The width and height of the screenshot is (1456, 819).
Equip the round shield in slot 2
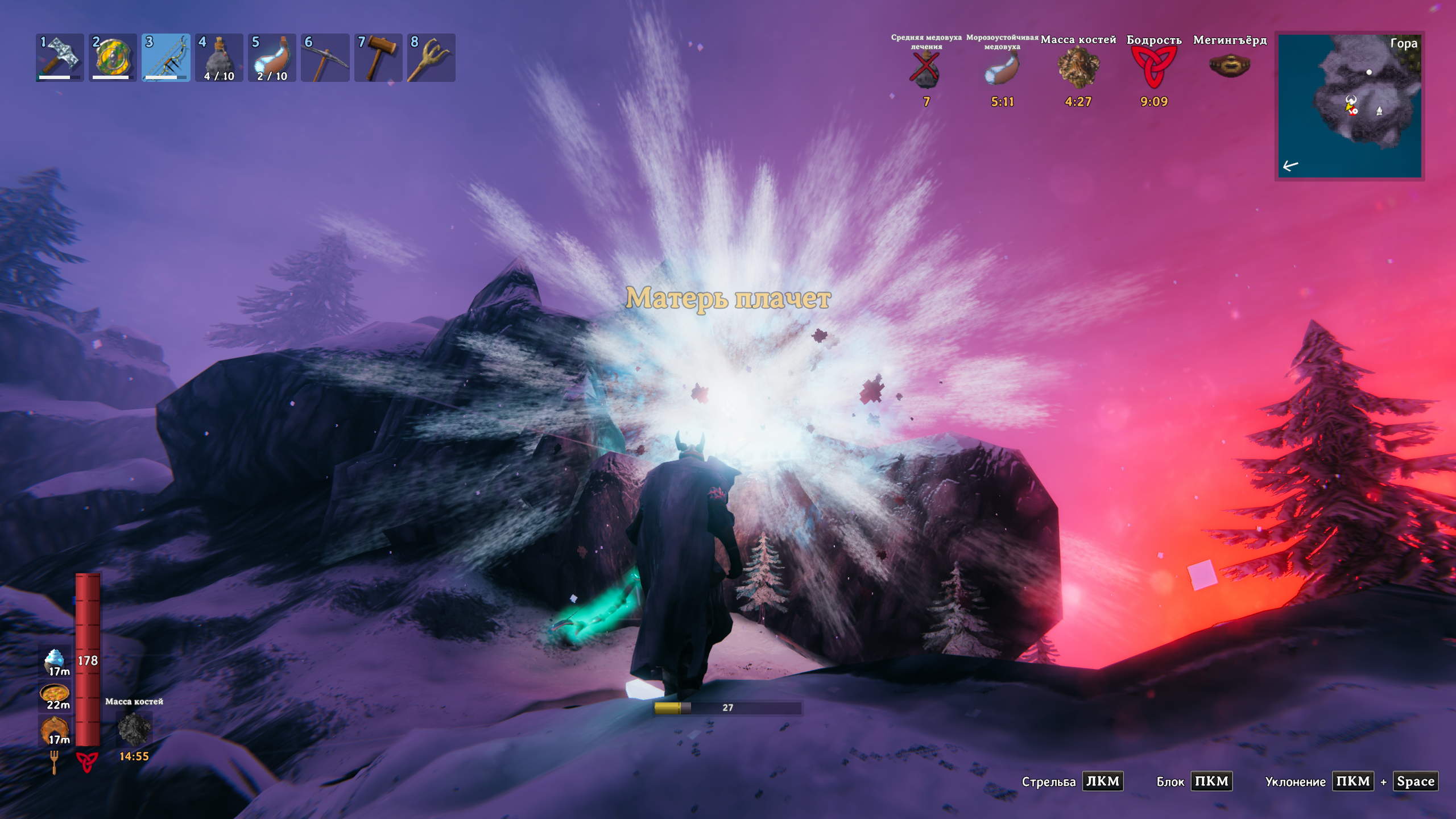[x=113, y=57]
